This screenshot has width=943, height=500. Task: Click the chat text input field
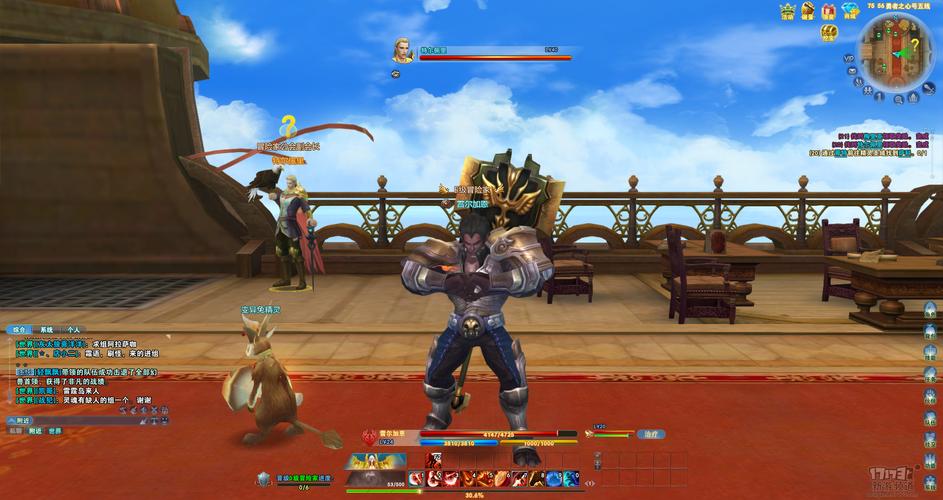click(x=90, y=421)
